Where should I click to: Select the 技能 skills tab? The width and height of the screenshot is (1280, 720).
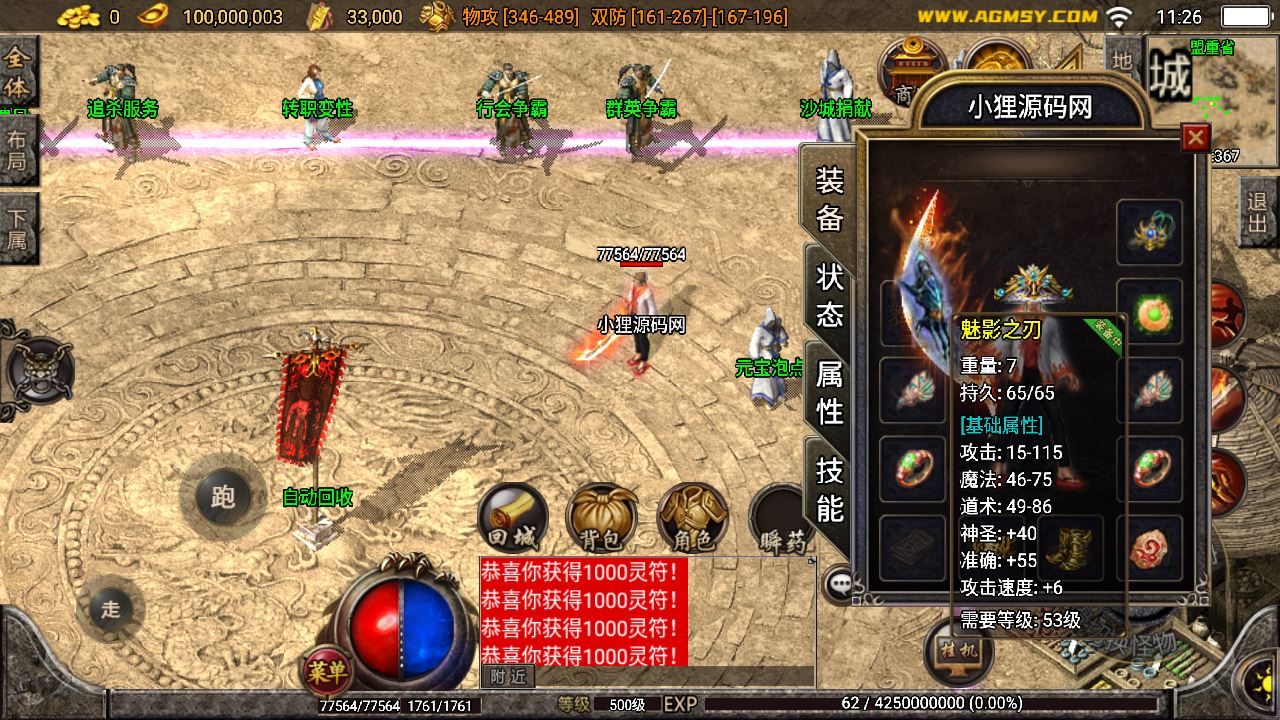pyautogui.click(x=830, y=488)
